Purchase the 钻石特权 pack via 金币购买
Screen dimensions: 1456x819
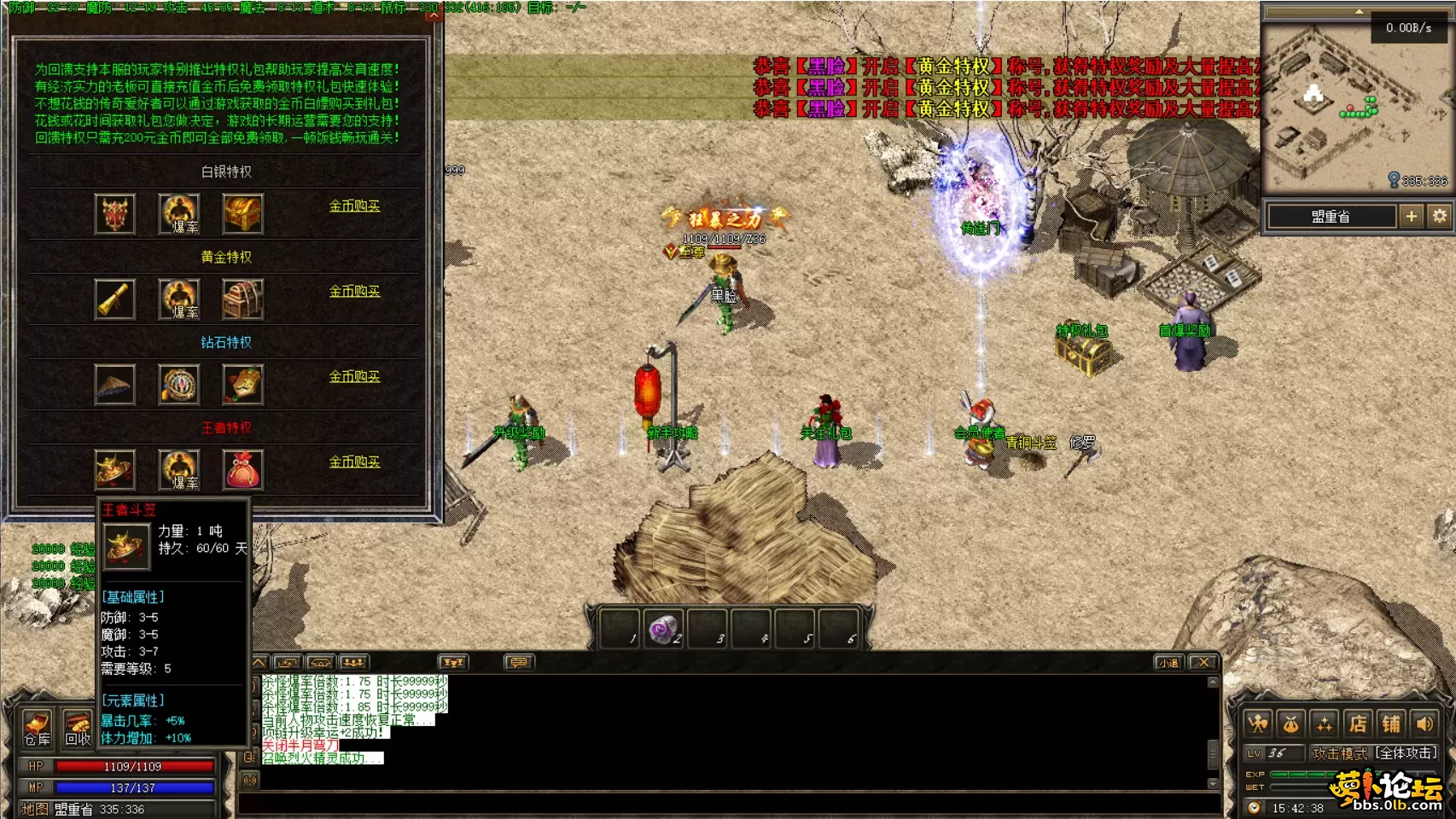point(354,377)
